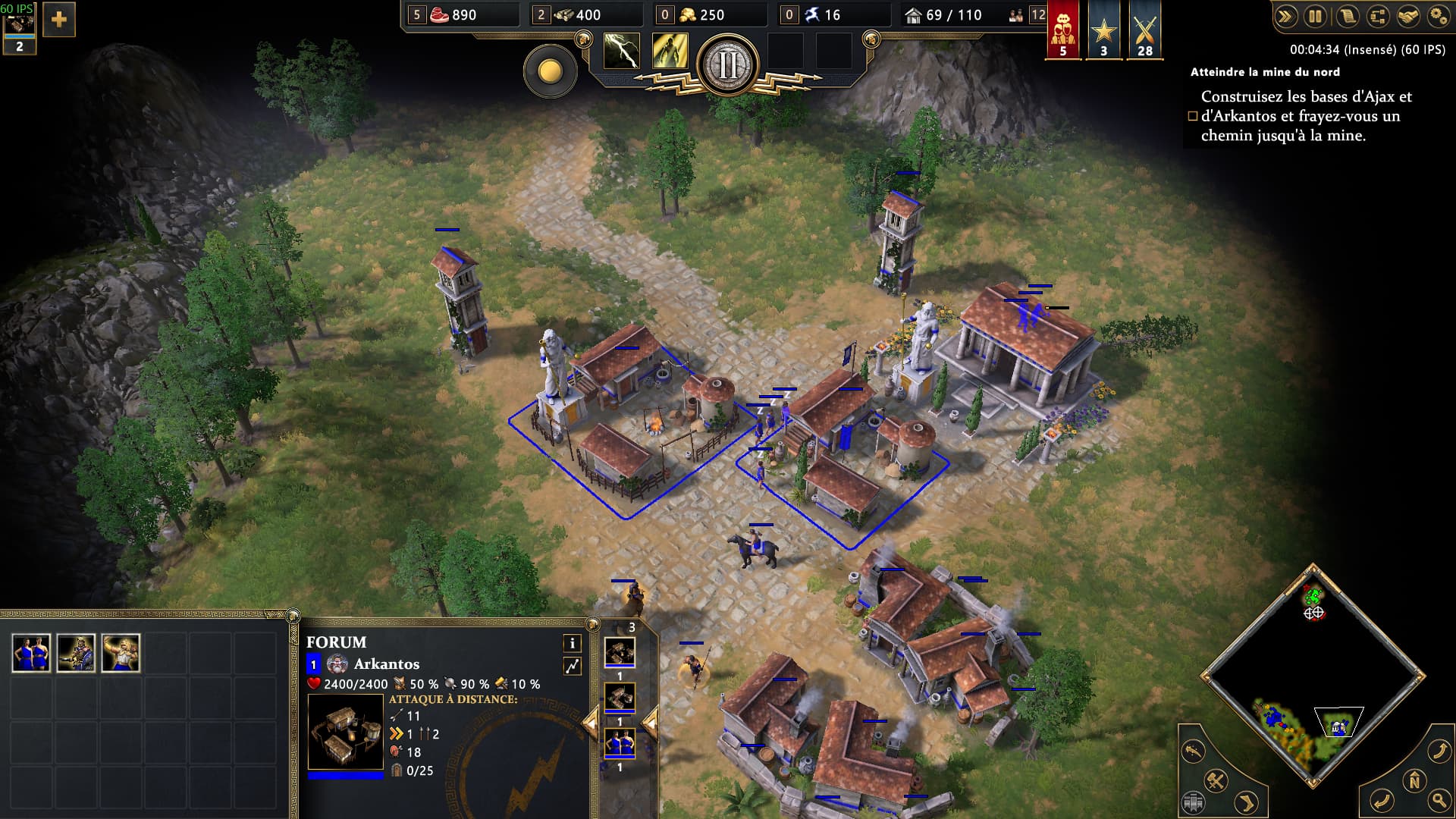Pause the game from the top toolbar

[1315, 16]
